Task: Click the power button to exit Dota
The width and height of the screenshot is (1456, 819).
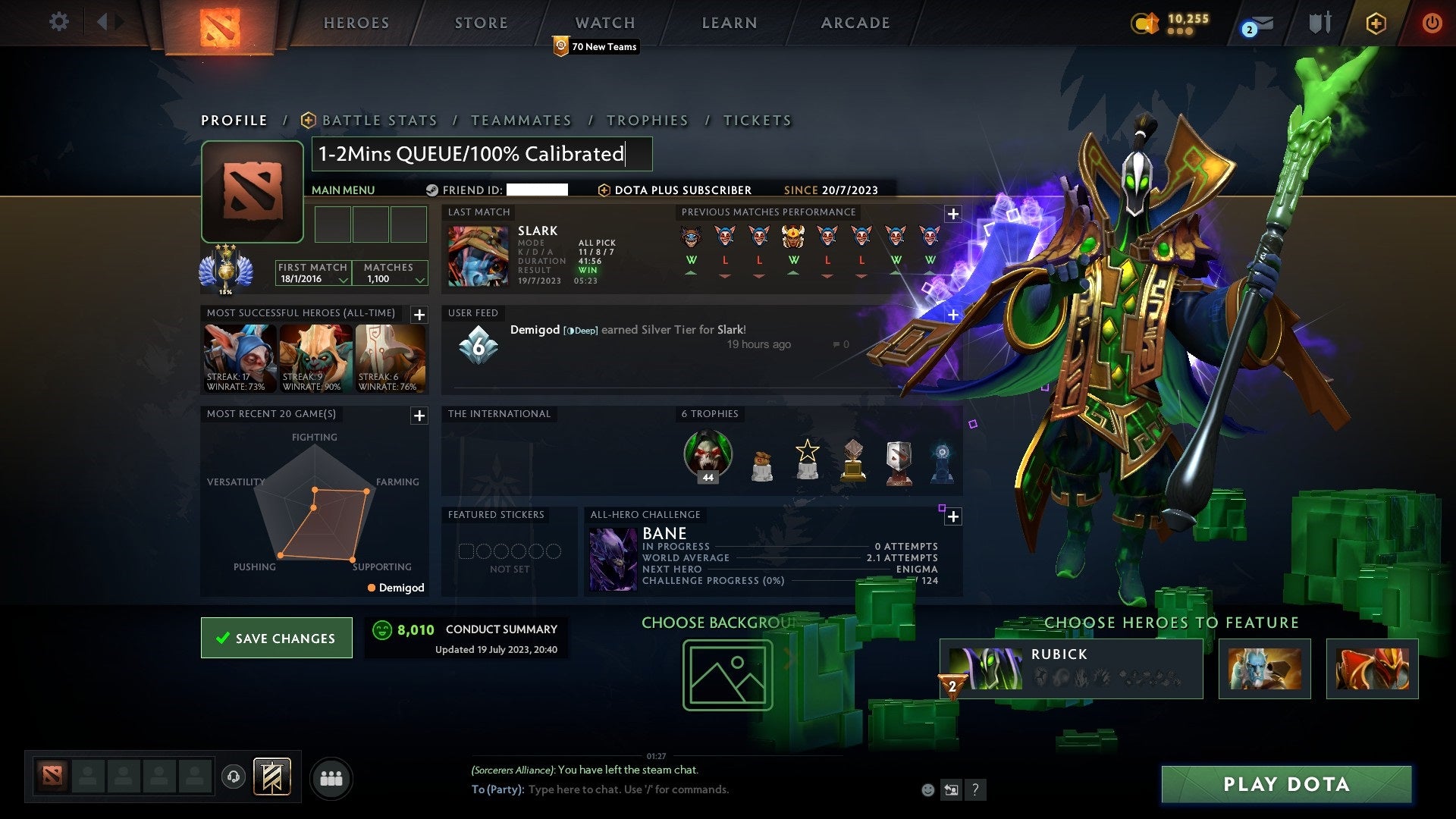Action: tap(1432, 23)
